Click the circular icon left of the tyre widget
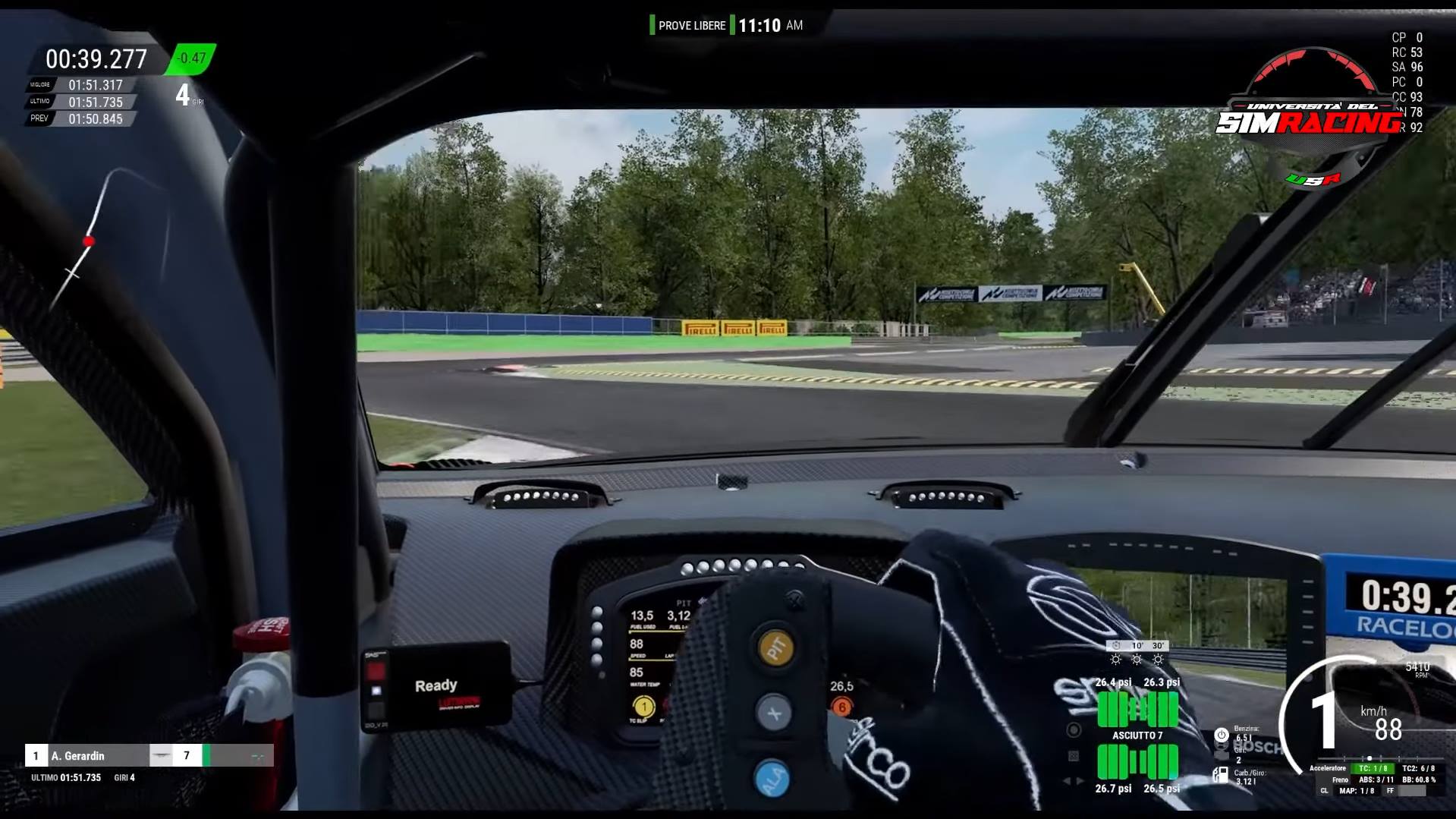This screenshot has width=1456, height=819. 1073,729
